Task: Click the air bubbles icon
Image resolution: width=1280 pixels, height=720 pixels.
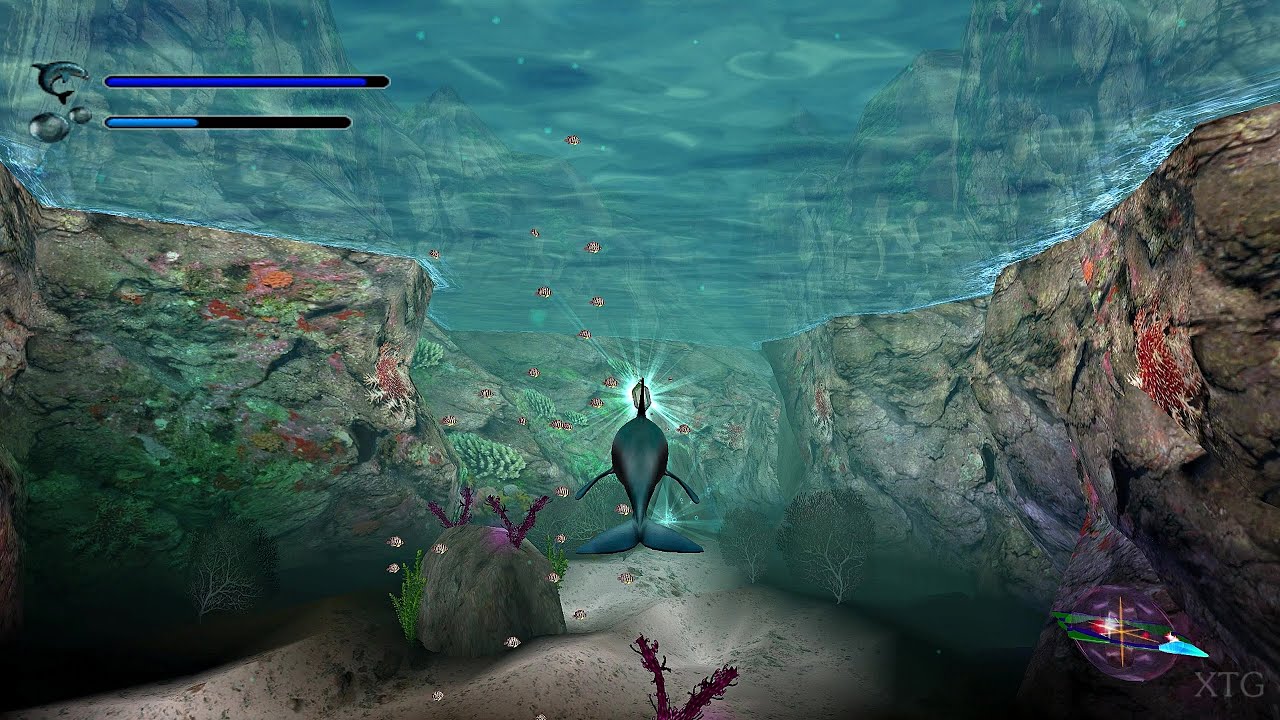Action: pyautogui.click(x=56, y=123)
